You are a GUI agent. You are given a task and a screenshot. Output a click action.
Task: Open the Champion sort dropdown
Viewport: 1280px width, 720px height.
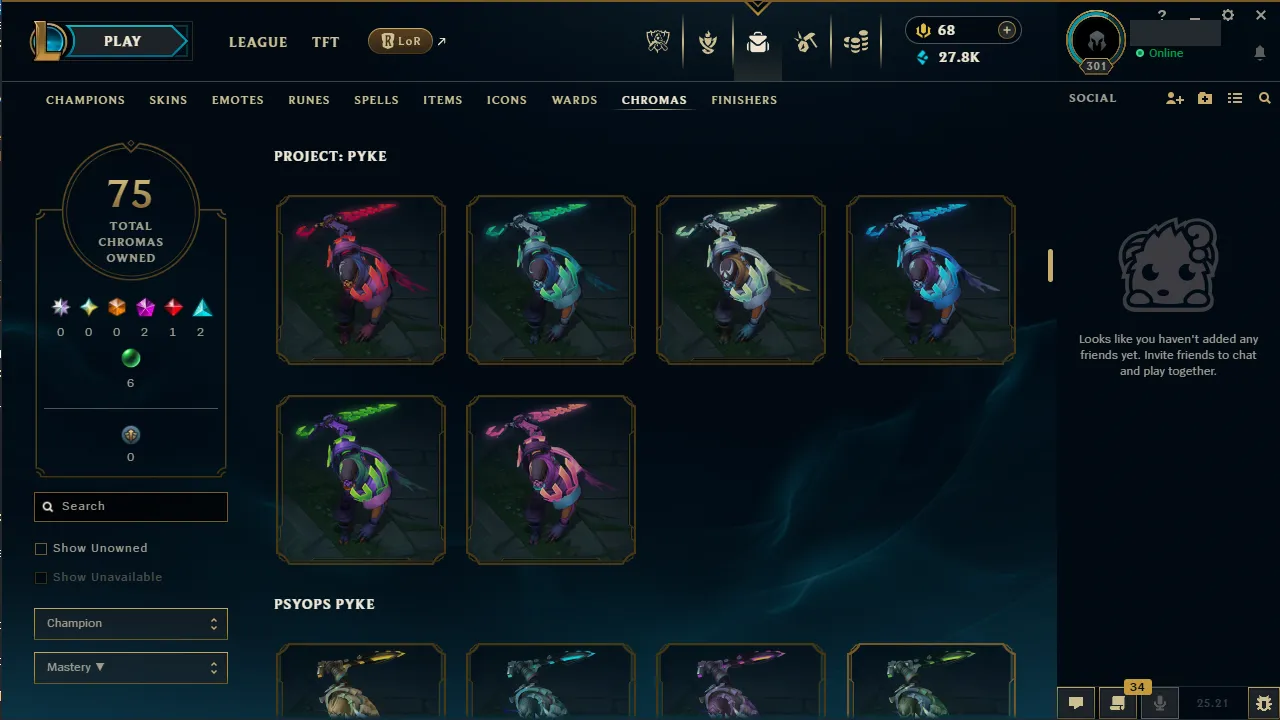click(x=130, y=623)
